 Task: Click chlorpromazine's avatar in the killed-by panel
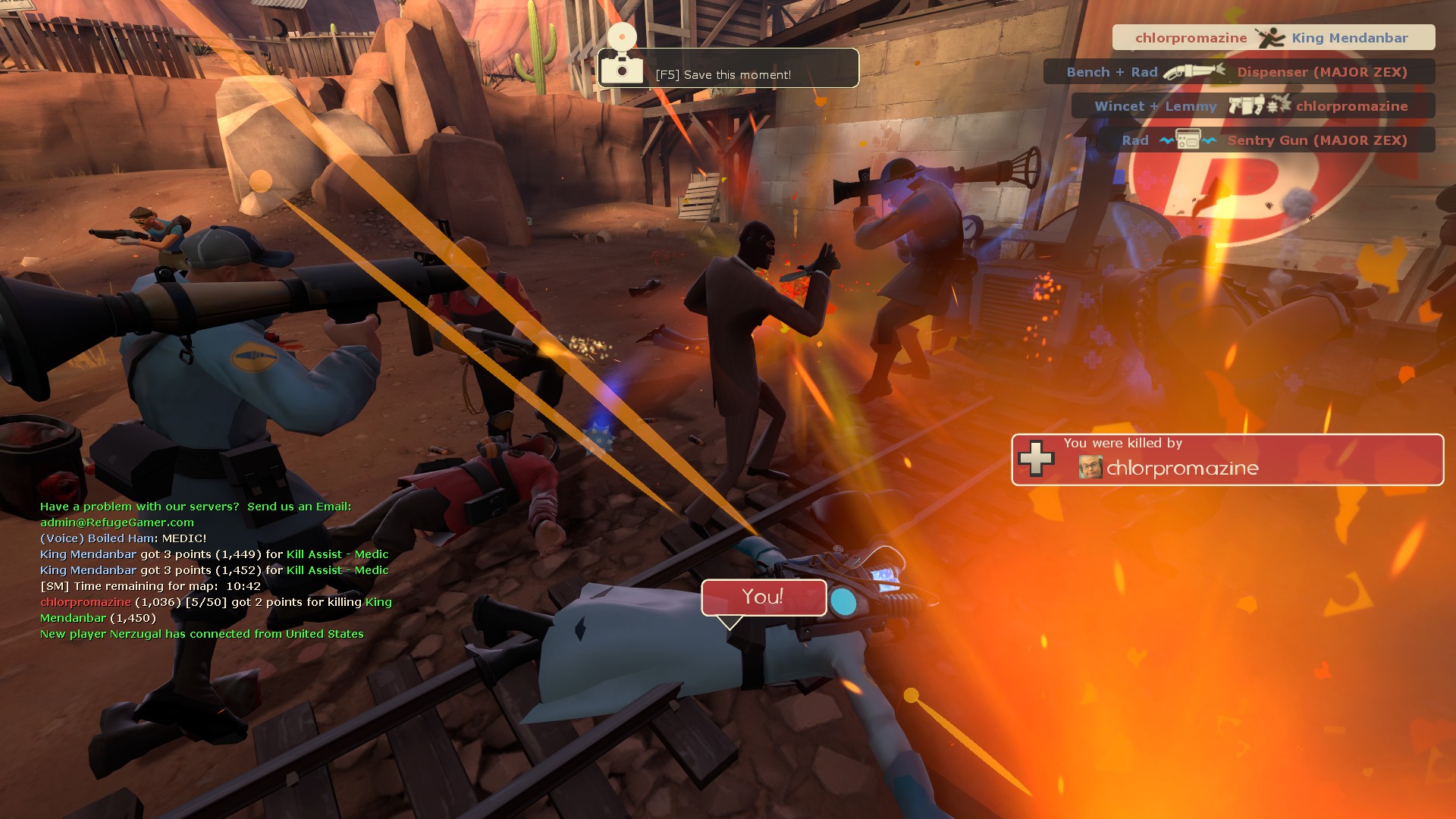1090,467
